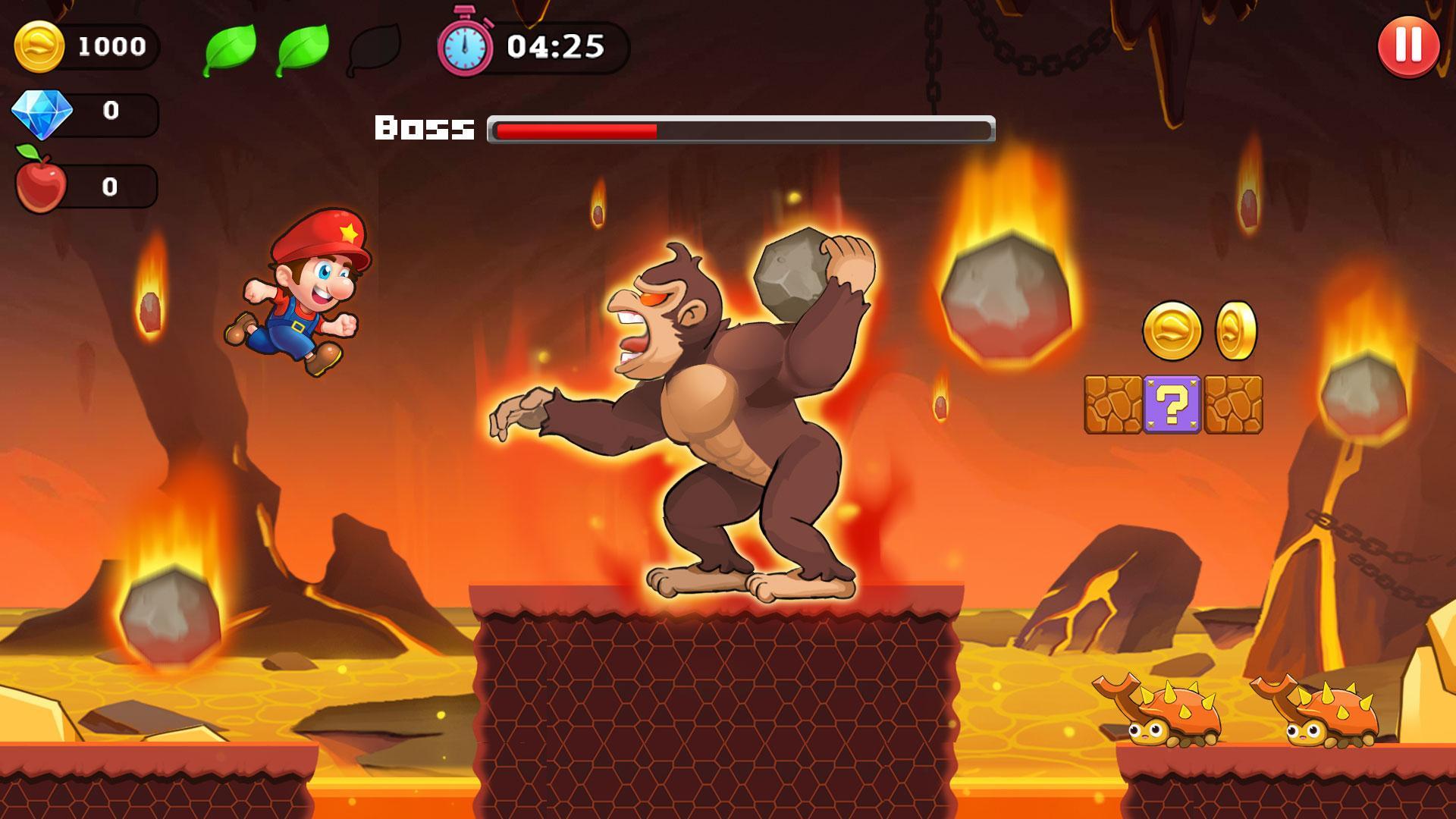
Task: Pause the game with the red button
Action: (1408, 46)
